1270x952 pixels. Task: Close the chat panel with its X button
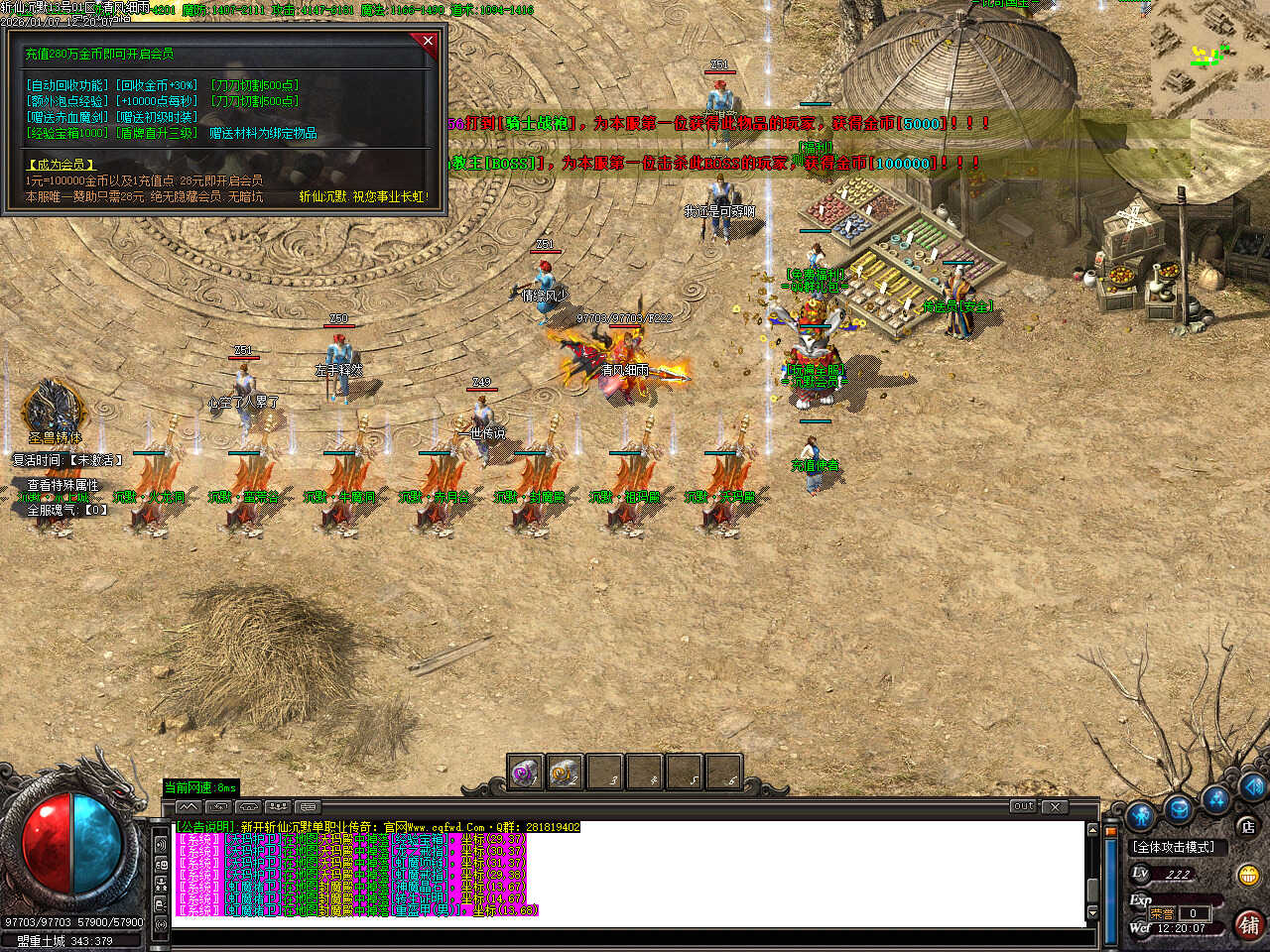1055,806
